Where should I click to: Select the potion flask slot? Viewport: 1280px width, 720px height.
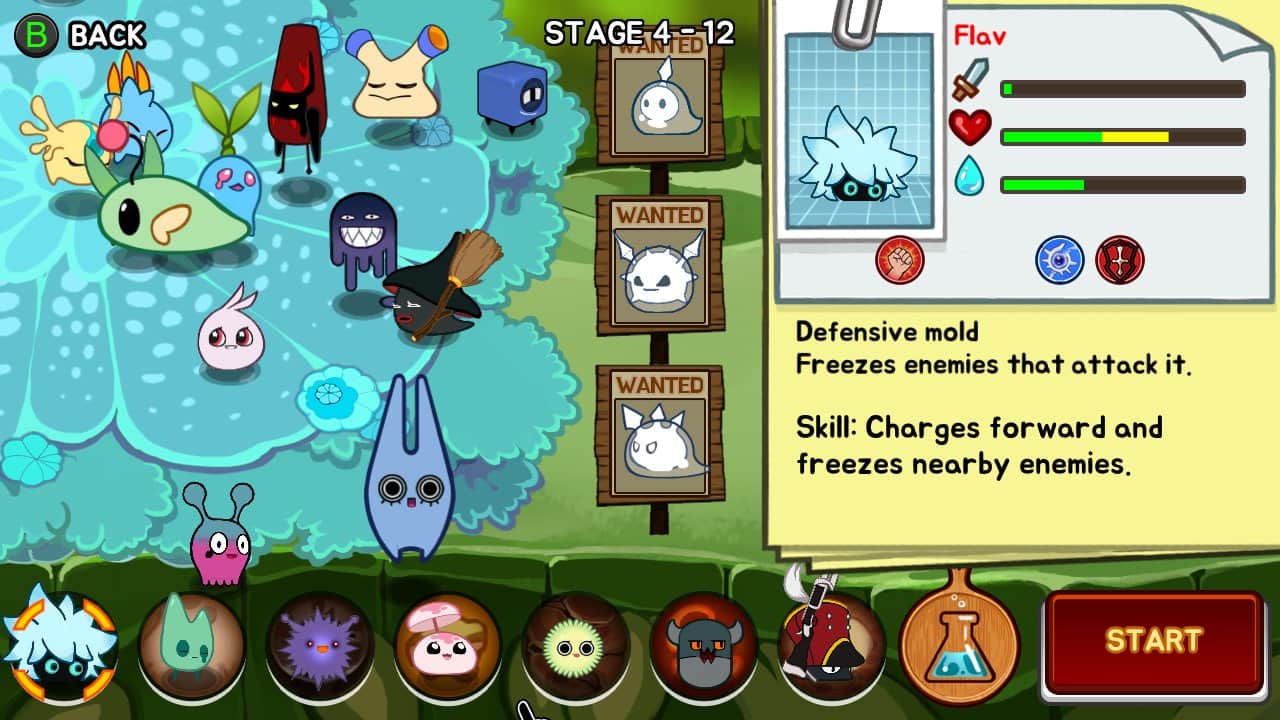pyautogui.click(x=960, y=645)
